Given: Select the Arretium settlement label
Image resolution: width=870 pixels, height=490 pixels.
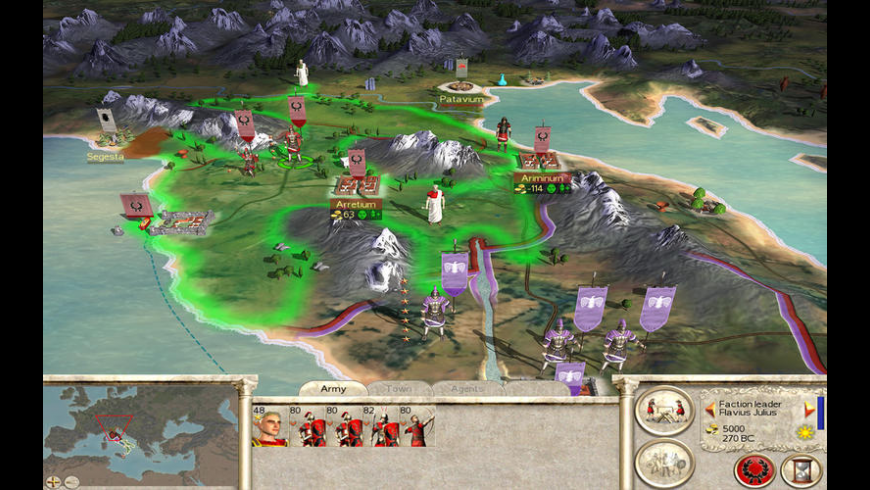Looking at the screenshot, I should coord(355,204).
